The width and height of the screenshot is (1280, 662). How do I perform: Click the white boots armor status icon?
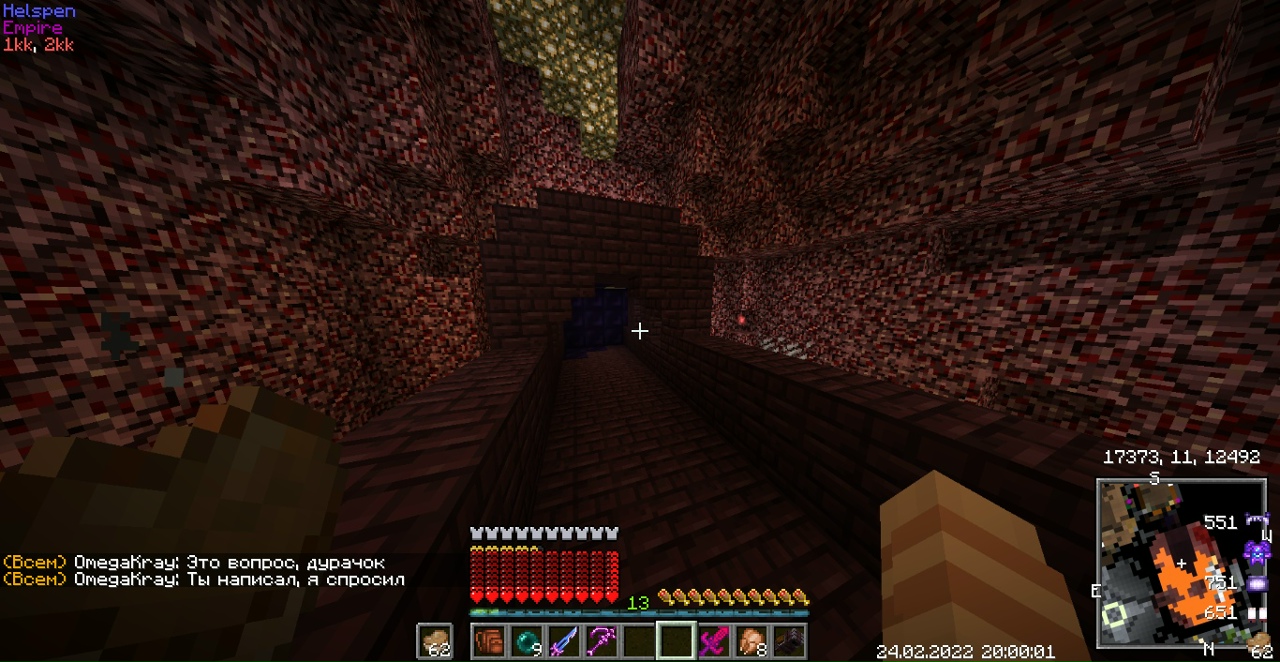tap(1256, 612)
